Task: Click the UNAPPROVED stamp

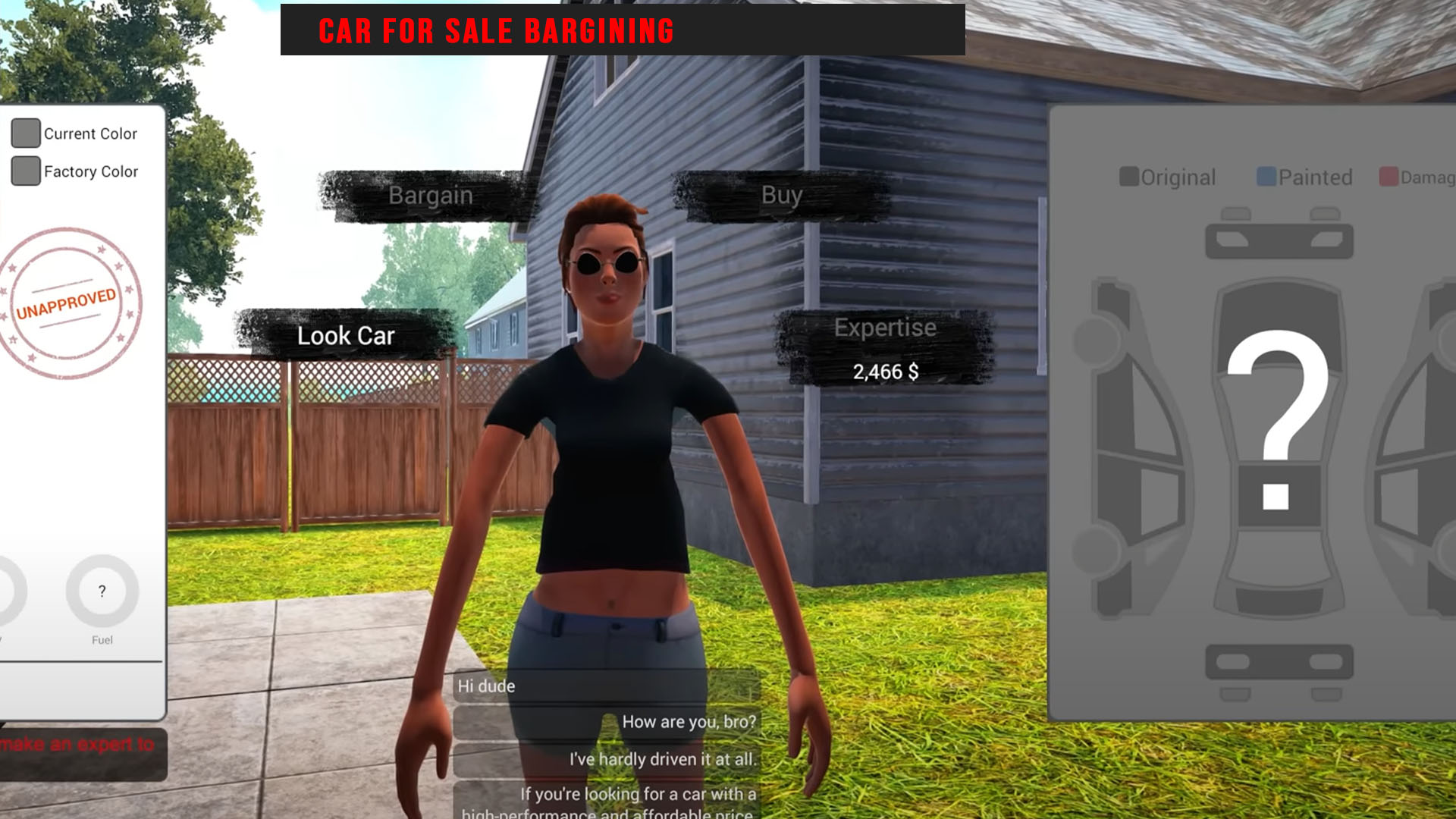Action: pyautogui.click(x=68, y=300)
